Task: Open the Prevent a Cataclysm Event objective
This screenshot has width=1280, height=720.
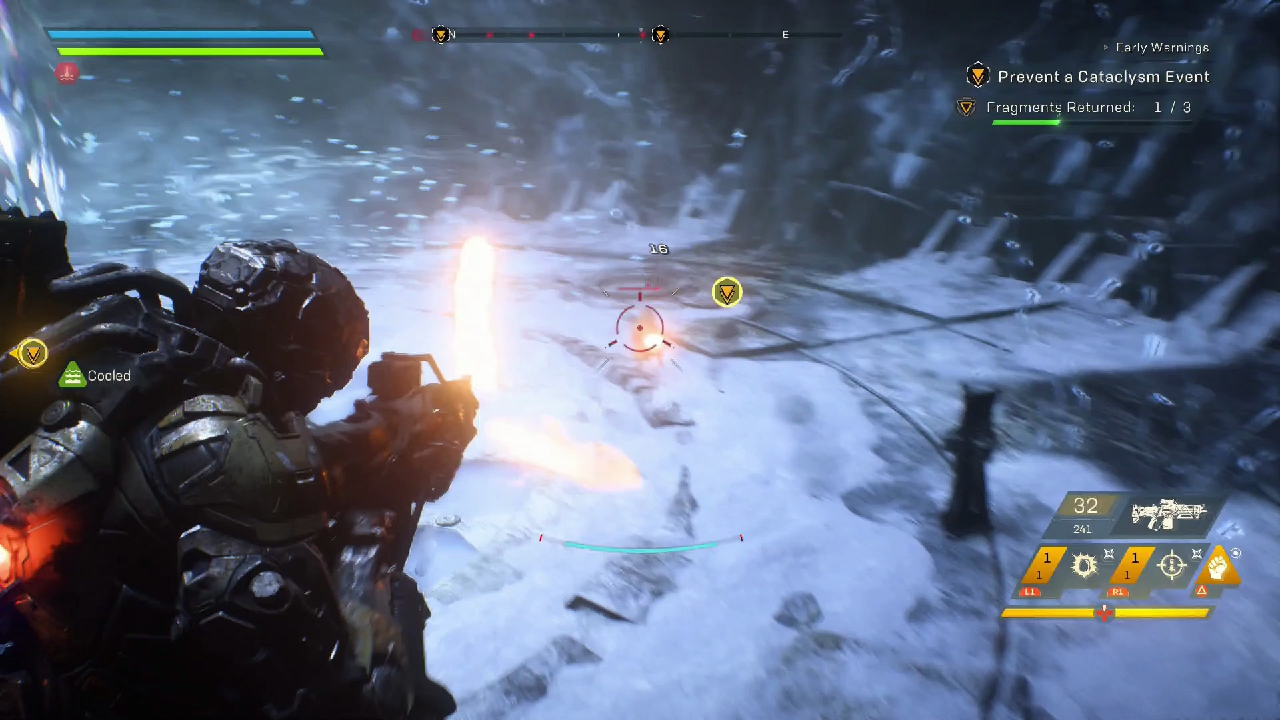Action: pyautogui.click(x=1103, y=77)
